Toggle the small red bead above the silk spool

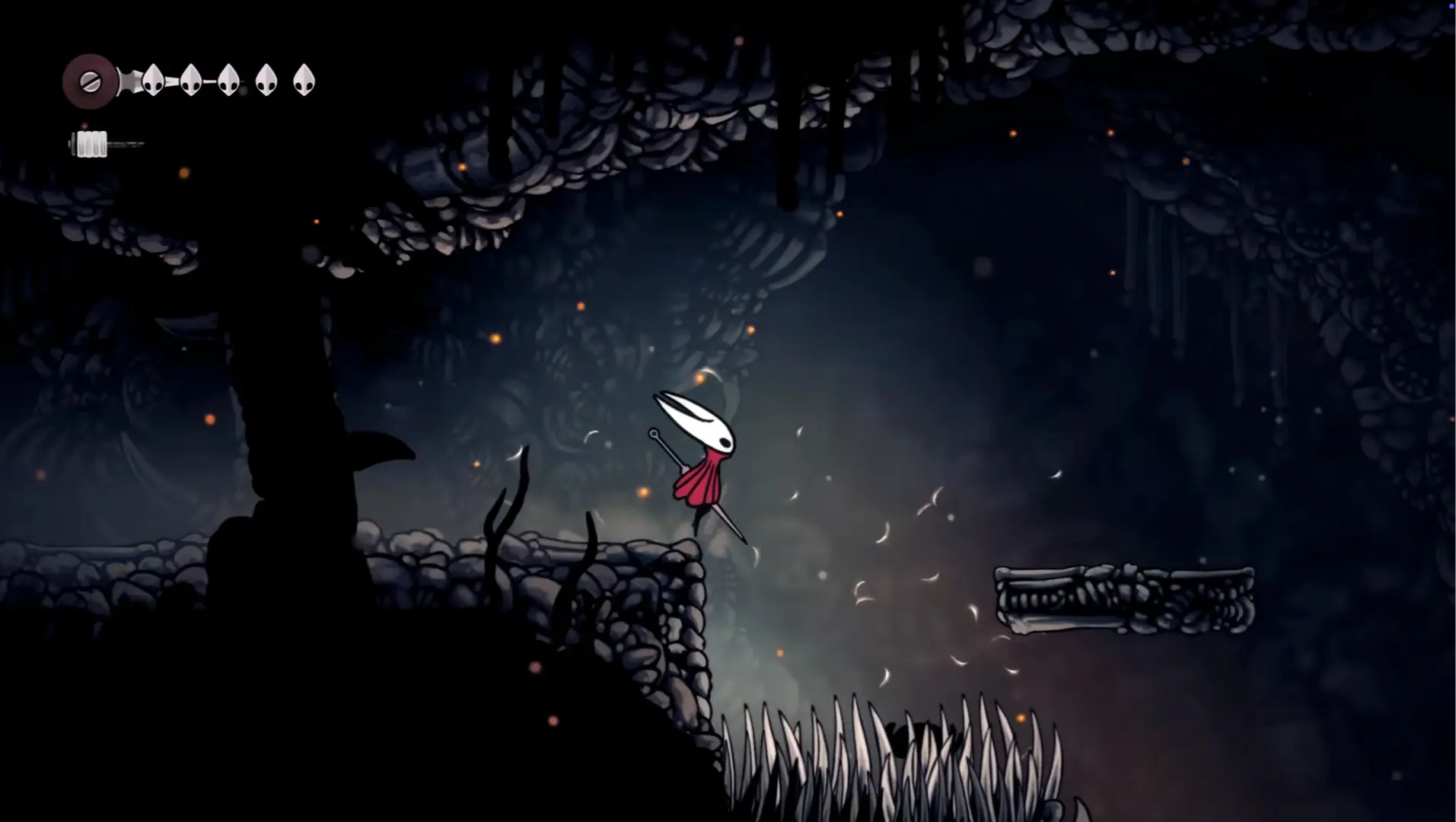[x=85, y=125]
